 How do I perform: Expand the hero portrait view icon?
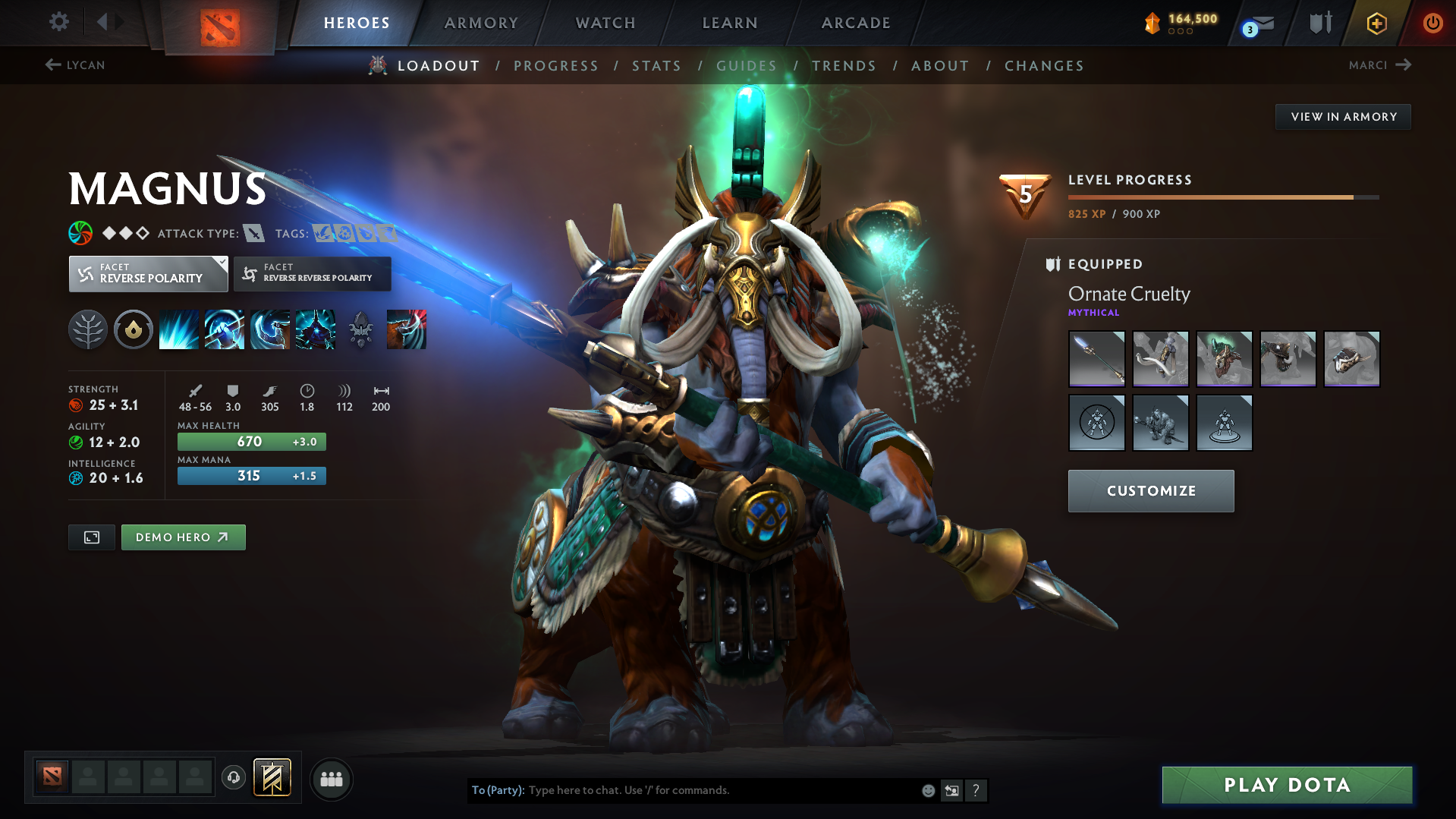click(x=91, y=537)
